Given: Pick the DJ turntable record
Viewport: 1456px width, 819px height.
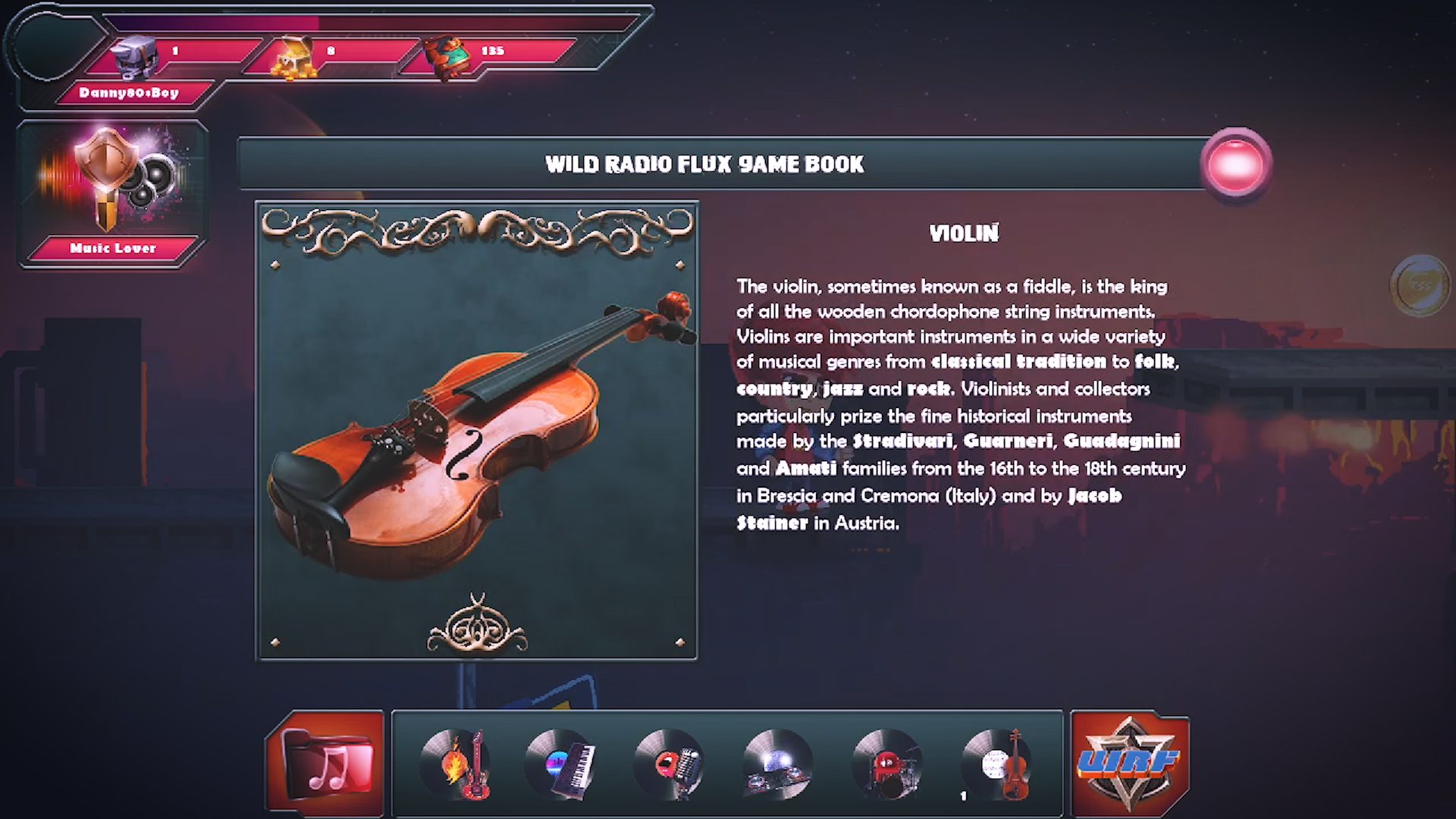Looking at the screenshot, I should [777, 764].
